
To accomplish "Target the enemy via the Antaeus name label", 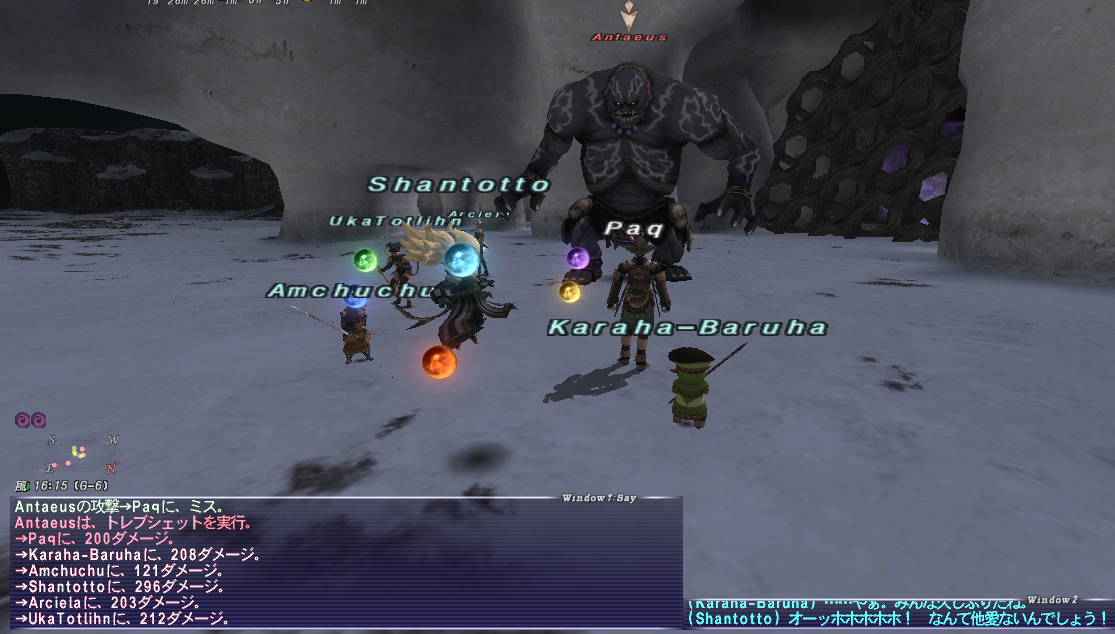I will [x=629, y=38].
